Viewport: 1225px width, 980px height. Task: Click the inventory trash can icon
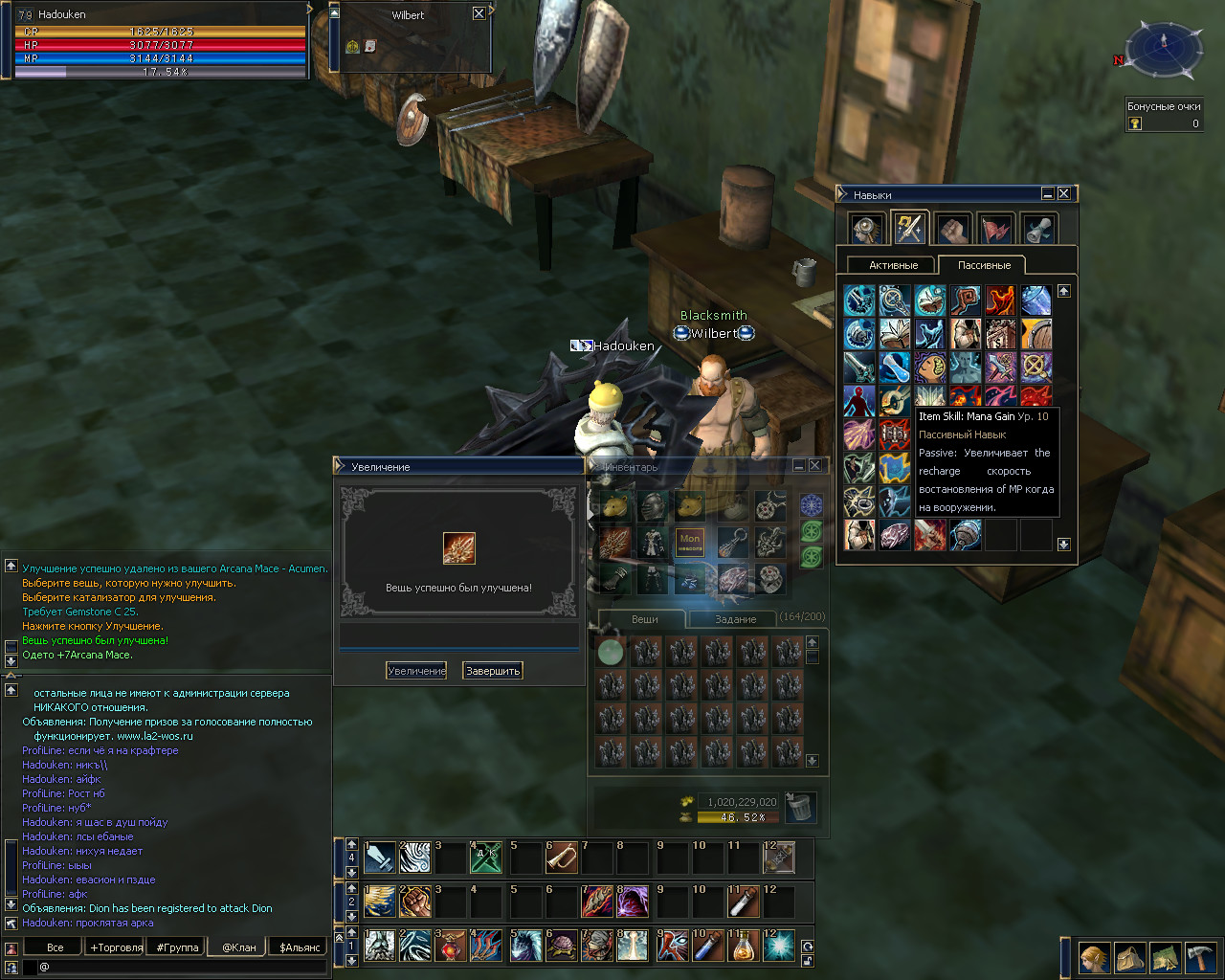(800, 807)
